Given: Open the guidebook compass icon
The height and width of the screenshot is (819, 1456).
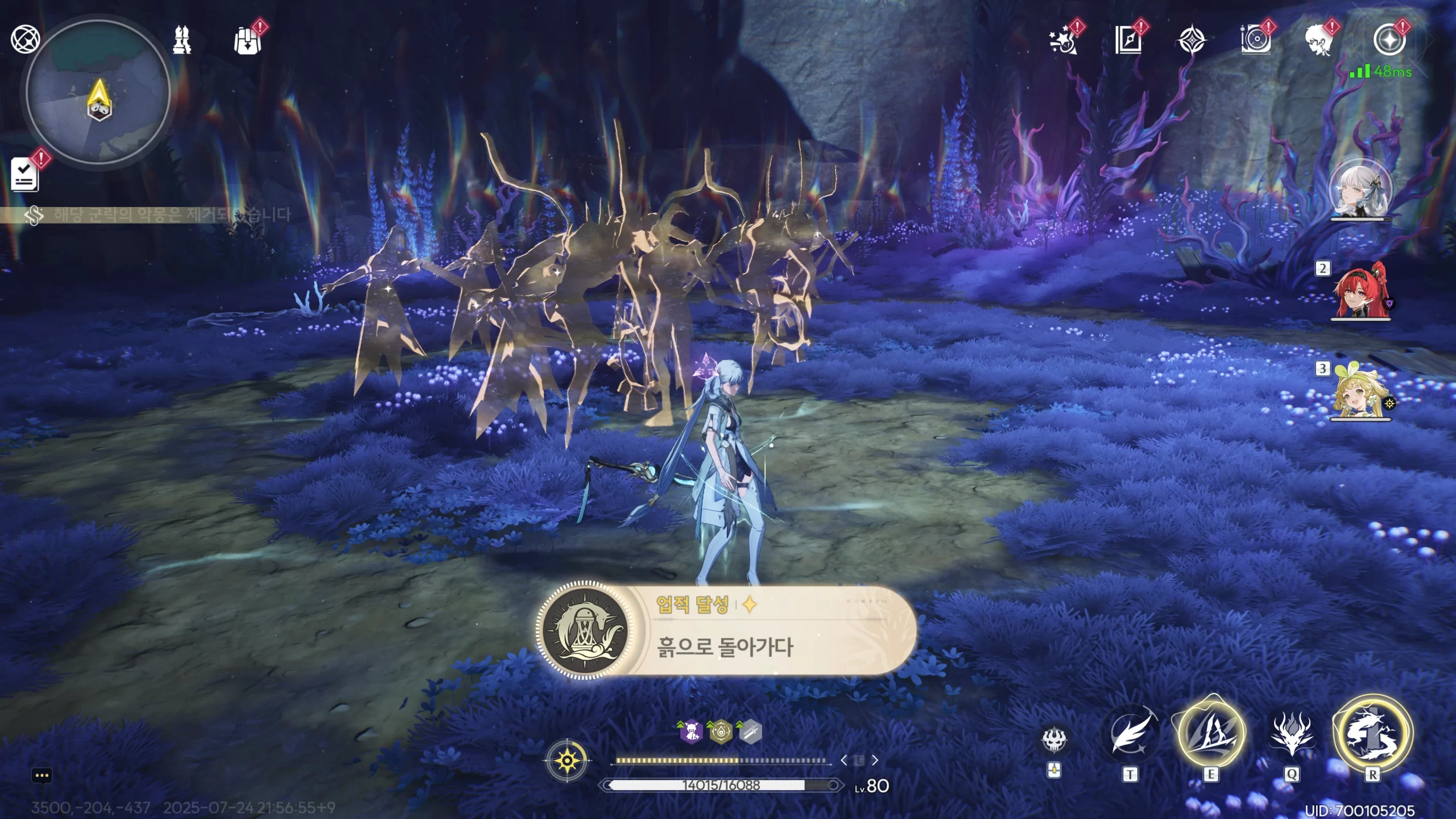Looking at the screenshot, I should 1128,40.
